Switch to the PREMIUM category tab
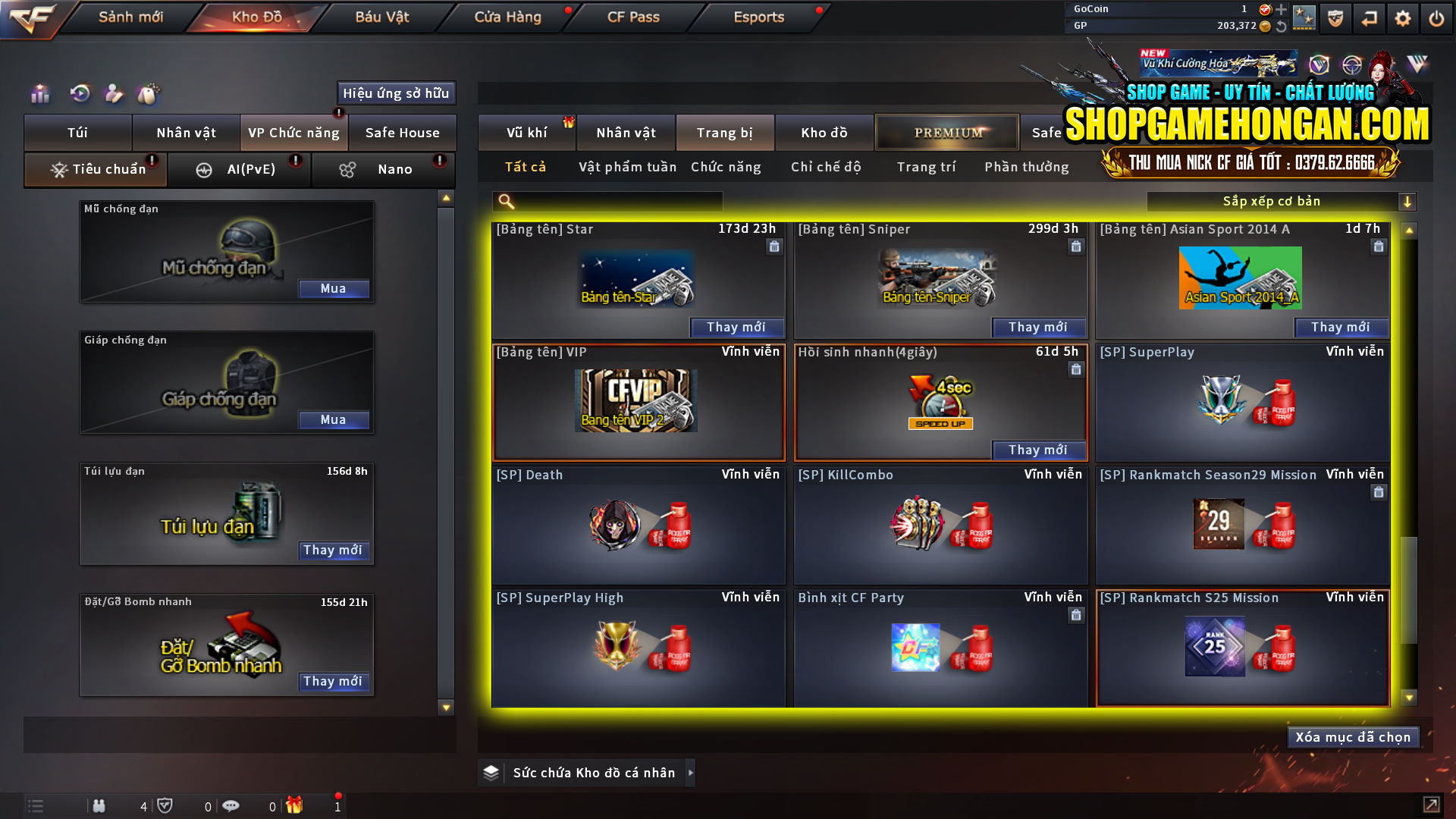The width and height of the screenshot is (1456, 819). [946, 132]
